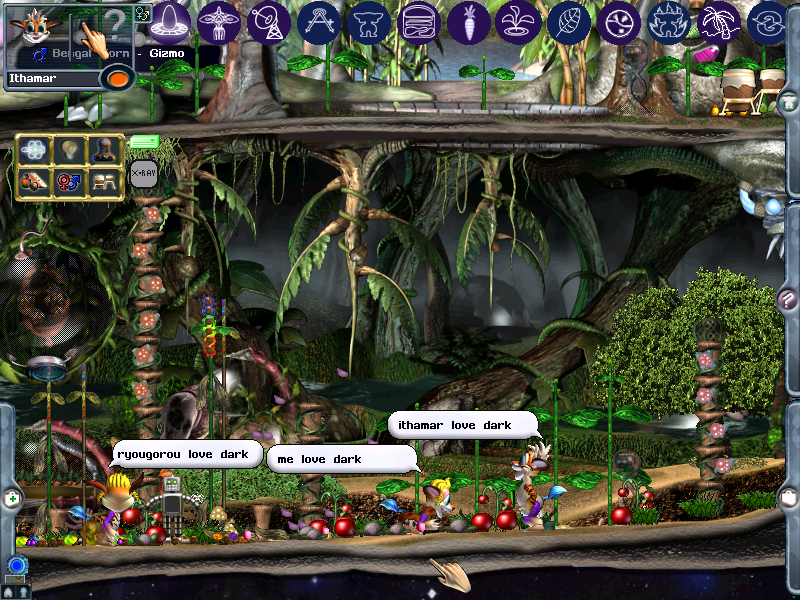Screen dimensions: 800x600
Task: Open the creature silhouette category icon
Action: click(369, 21)
